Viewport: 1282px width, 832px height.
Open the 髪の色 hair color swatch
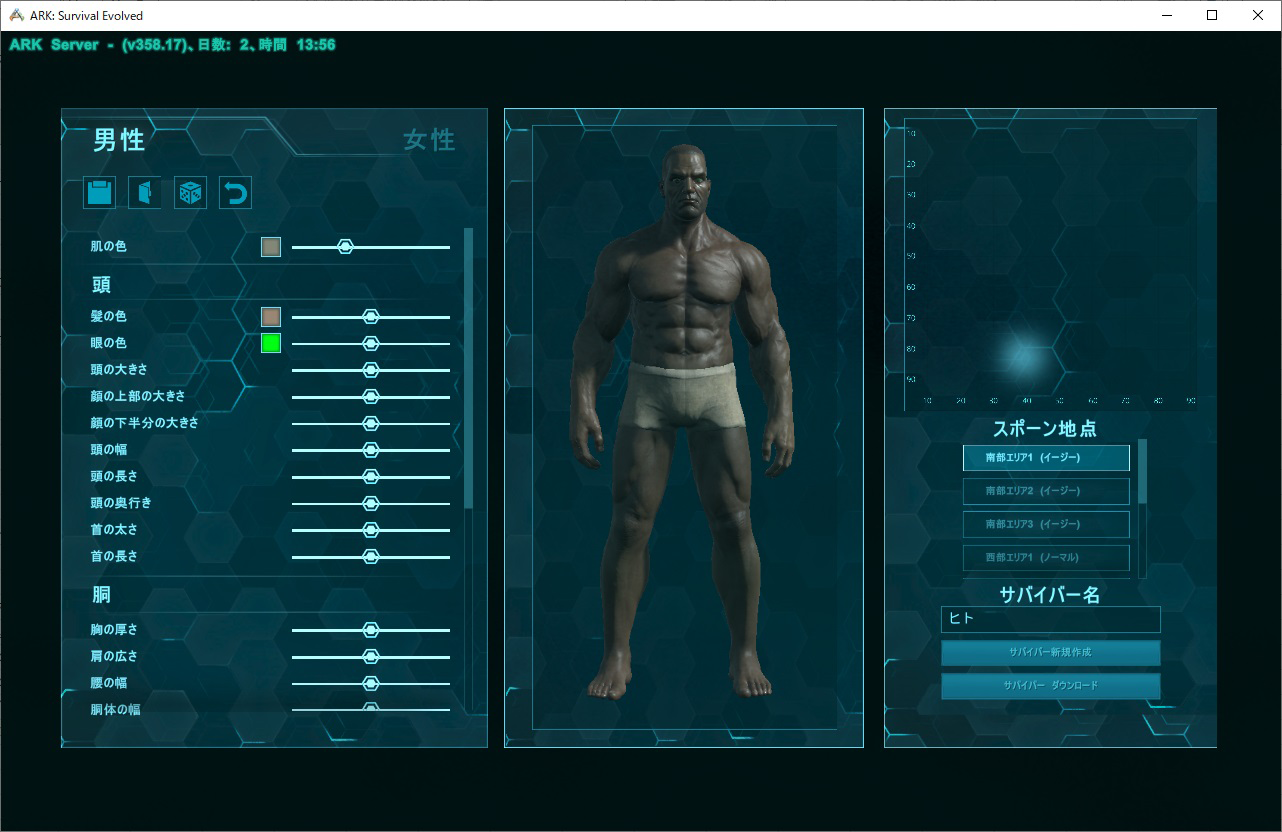270,317
